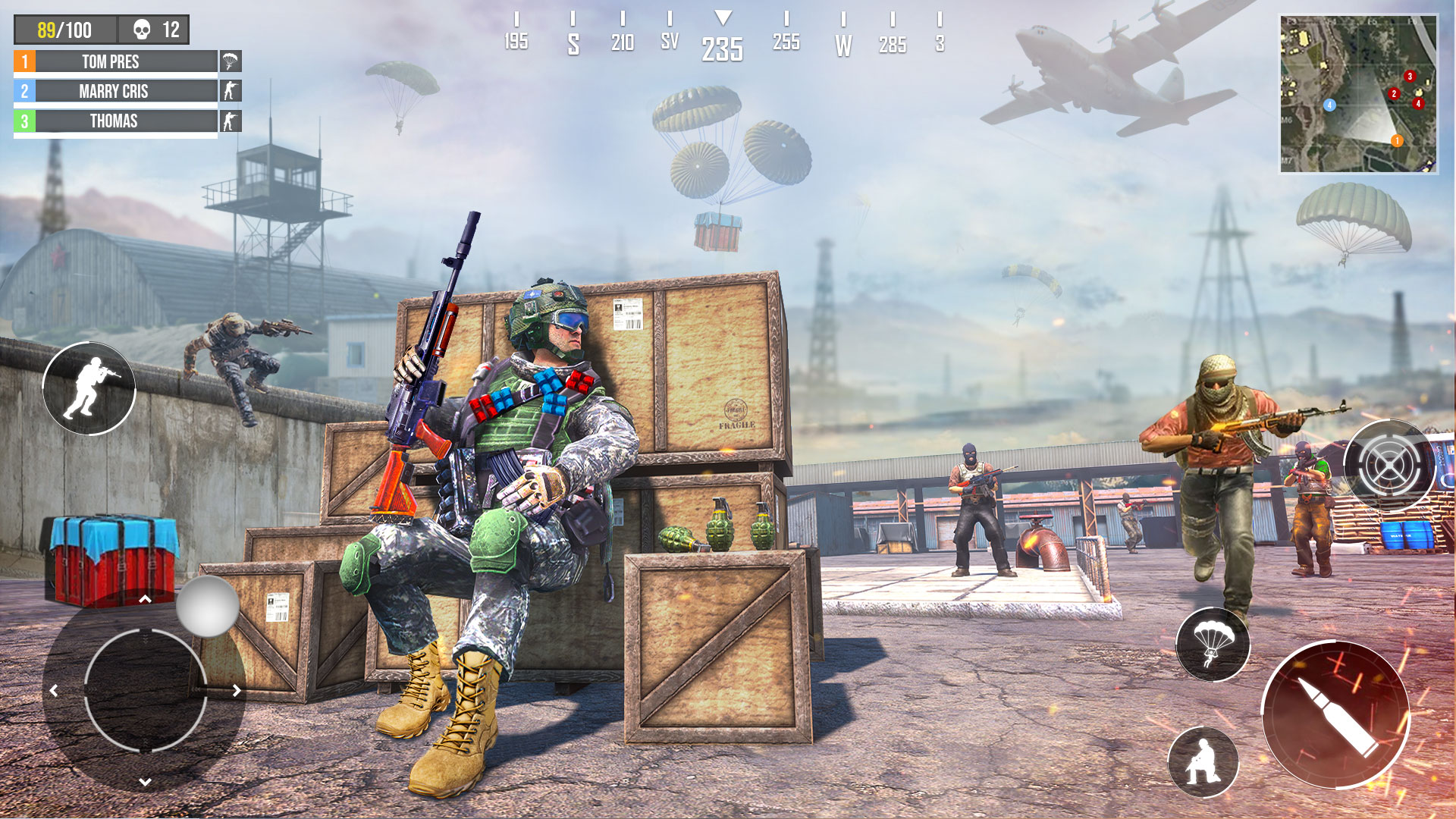Click the movement joystick up arrow

(x=145, y=600)
